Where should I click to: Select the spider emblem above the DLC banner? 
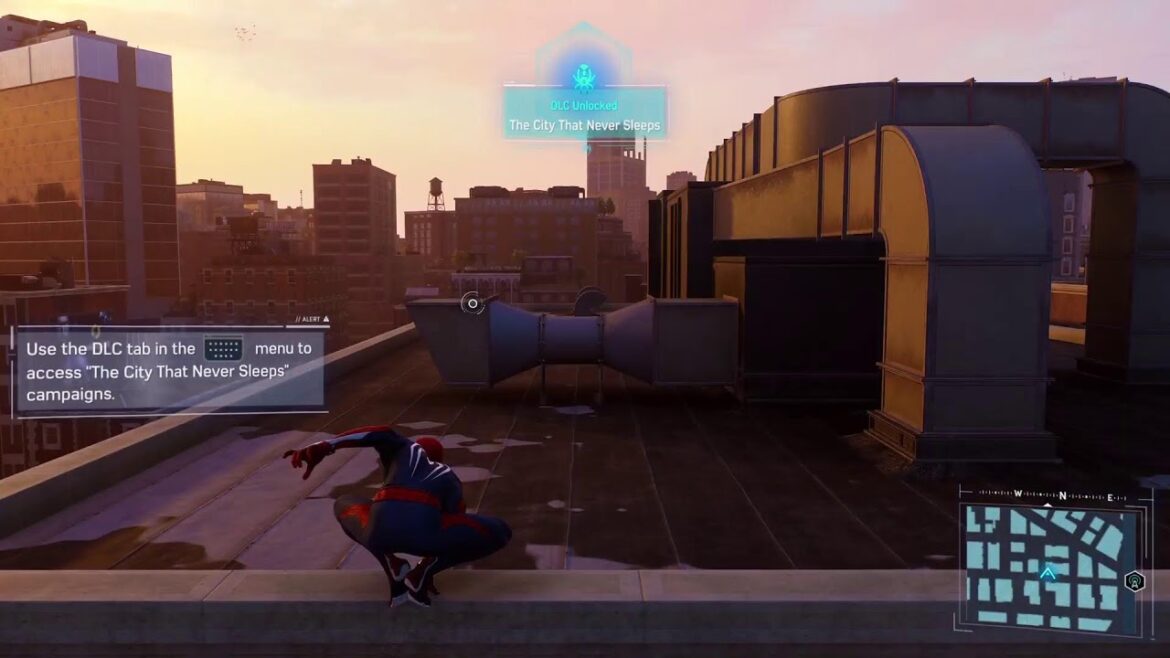click(584, 76)
